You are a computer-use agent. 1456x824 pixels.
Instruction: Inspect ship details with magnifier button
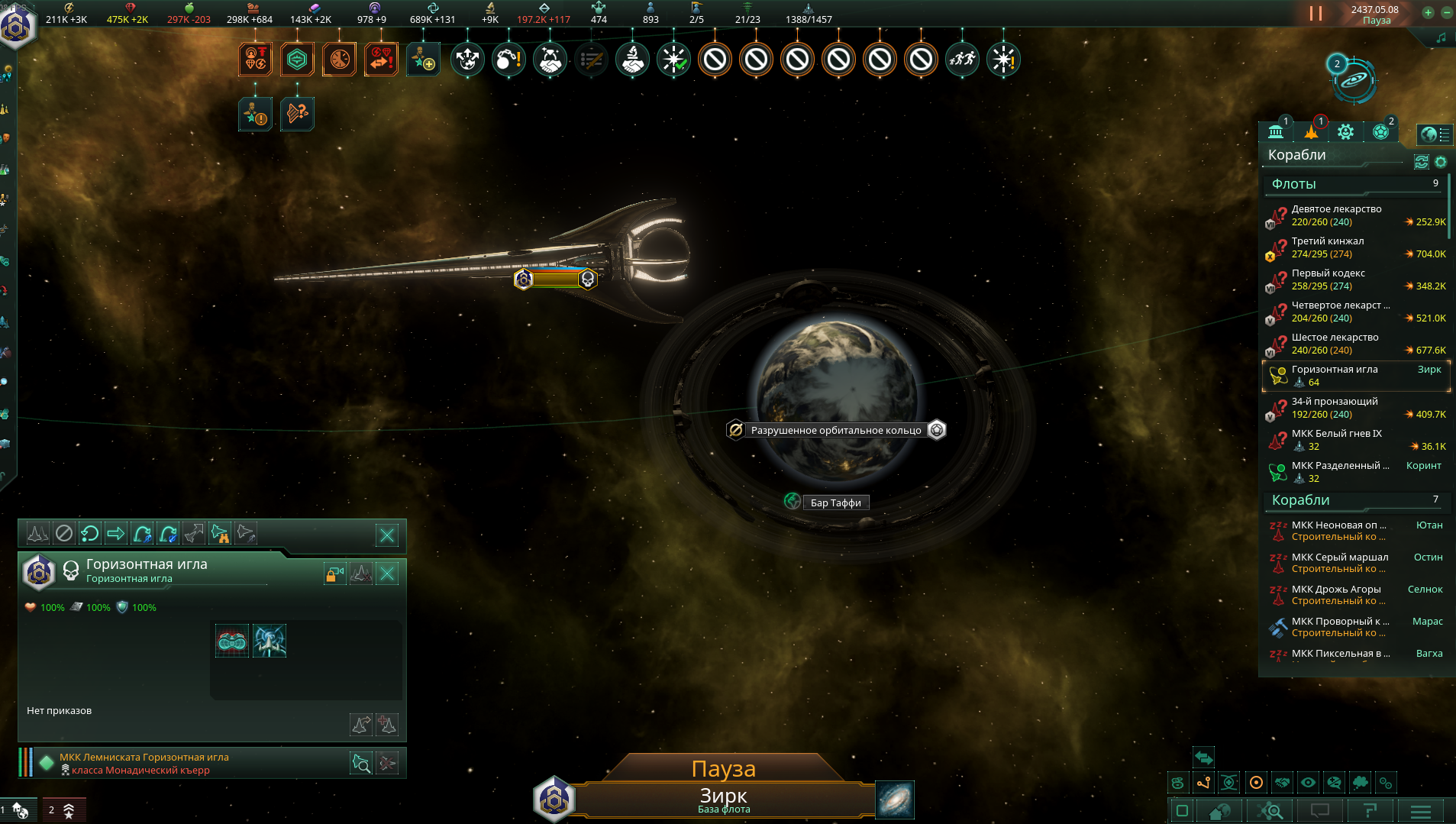tap(361, 763)
